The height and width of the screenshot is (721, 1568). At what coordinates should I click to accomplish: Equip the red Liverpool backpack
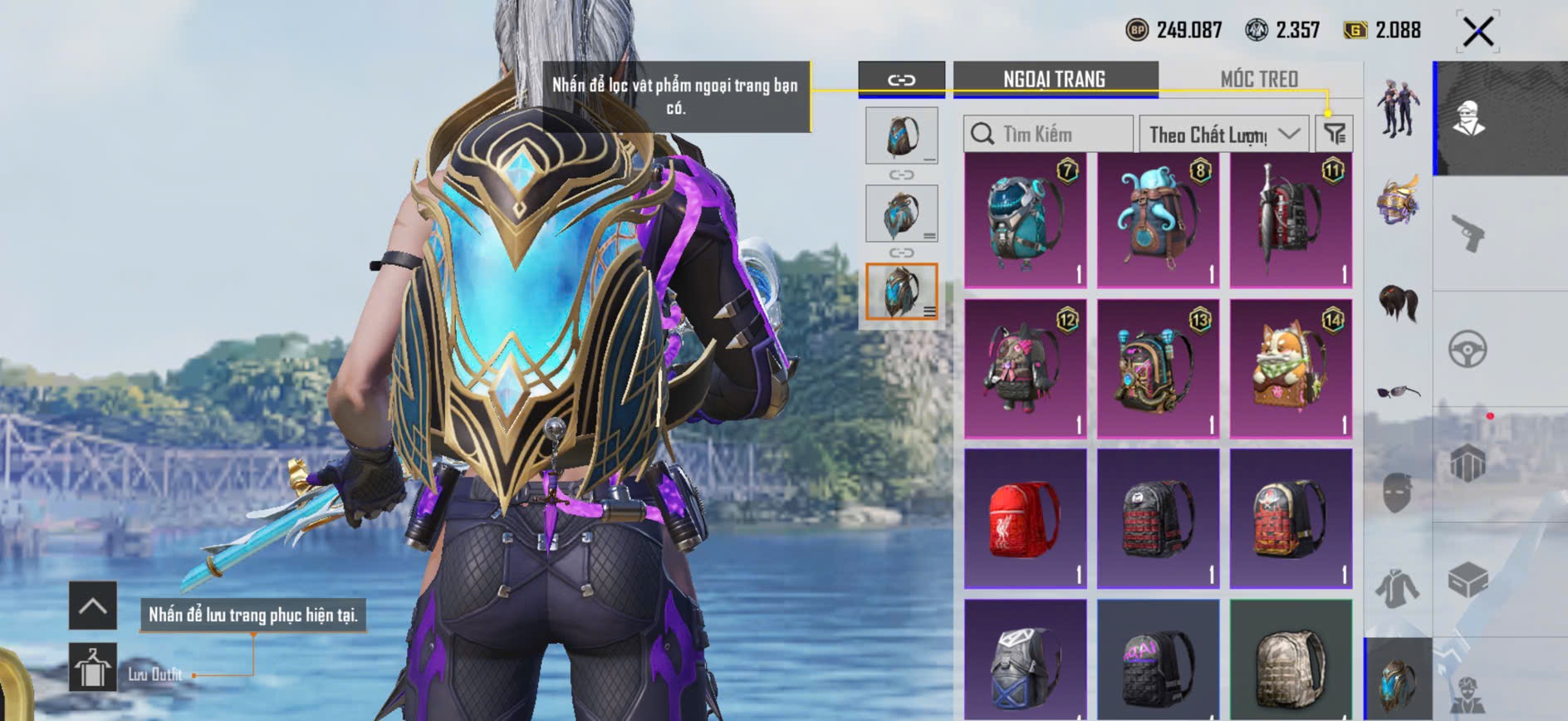click(1025, 518)
